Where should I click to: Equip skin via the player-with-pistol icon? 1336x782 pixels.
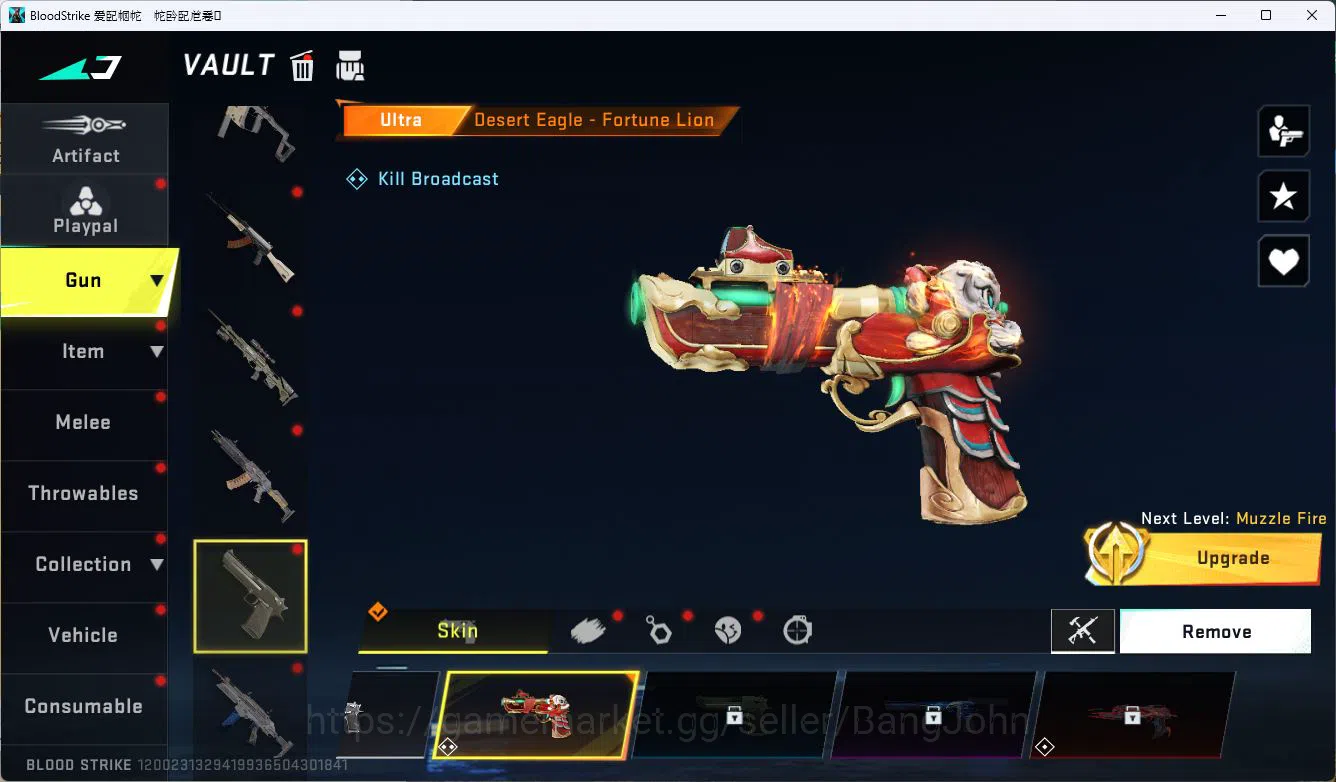(x=1283, y=130)
